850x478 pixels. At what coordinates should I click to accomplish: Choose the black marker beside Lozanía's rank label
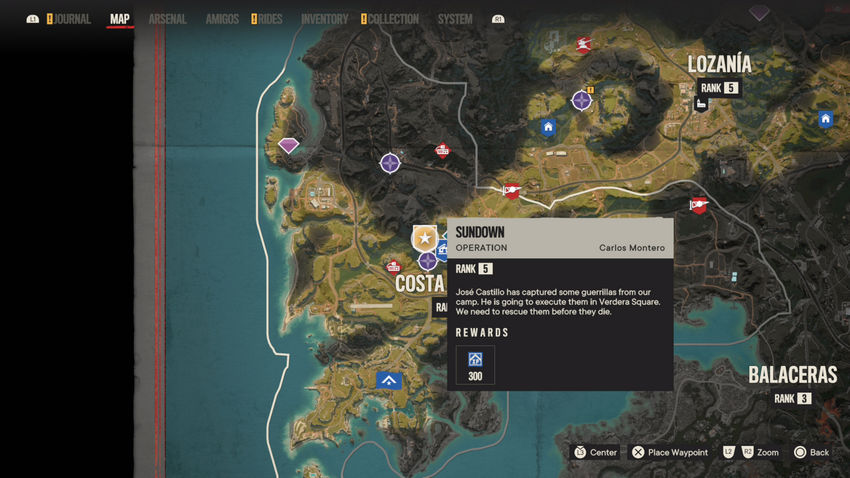click(703, 103)
